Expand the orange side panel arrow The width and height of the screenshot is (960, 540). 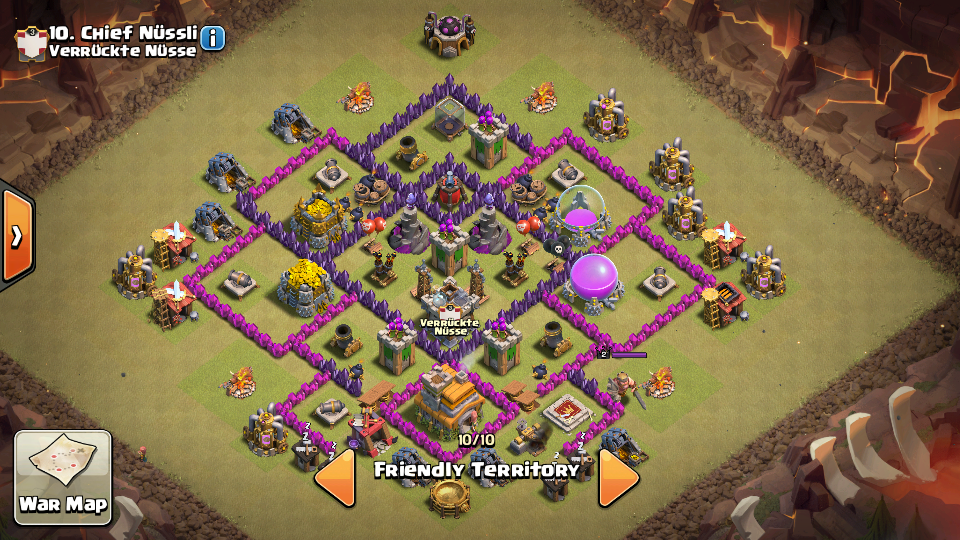tap(16, 236)
